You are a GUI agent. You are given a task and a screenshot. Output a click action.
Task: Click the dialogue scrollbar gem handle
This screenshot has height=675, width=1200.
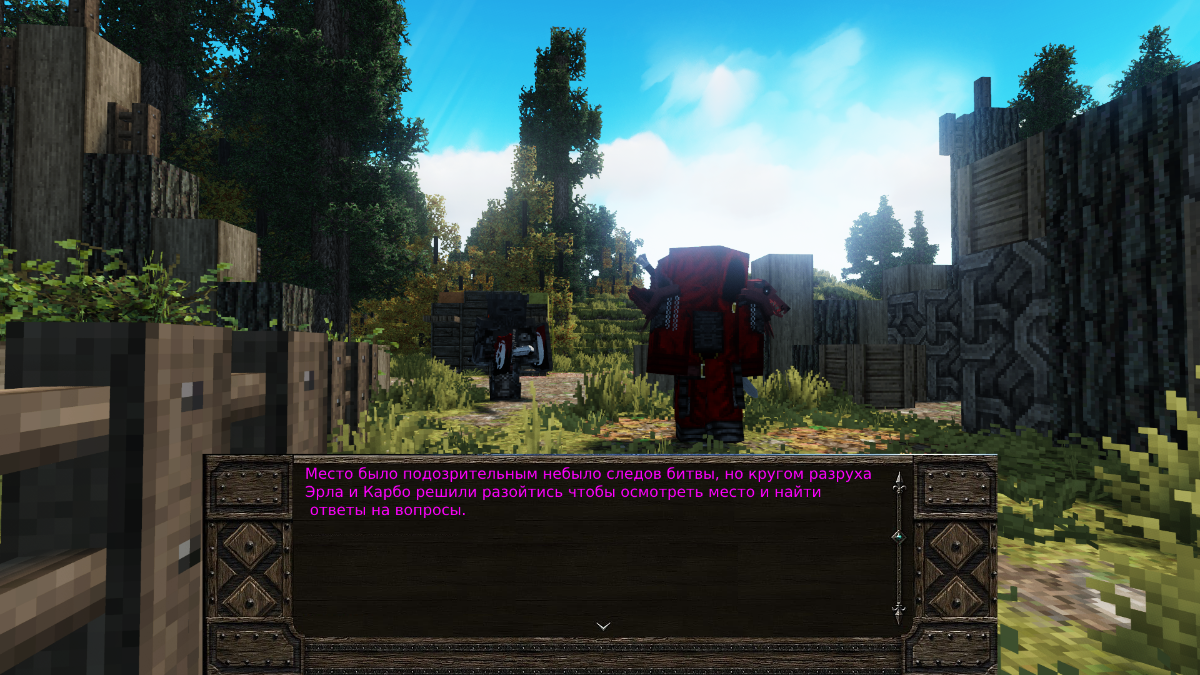pos(898,537)
